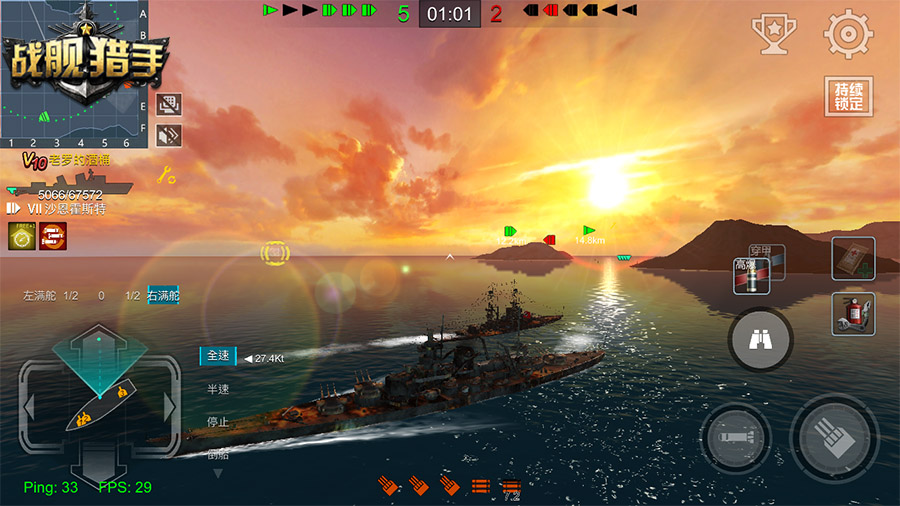The width and height of the screenshot is (900, 506).
Task: Open the settings gear menu
Action: point(848,35)
